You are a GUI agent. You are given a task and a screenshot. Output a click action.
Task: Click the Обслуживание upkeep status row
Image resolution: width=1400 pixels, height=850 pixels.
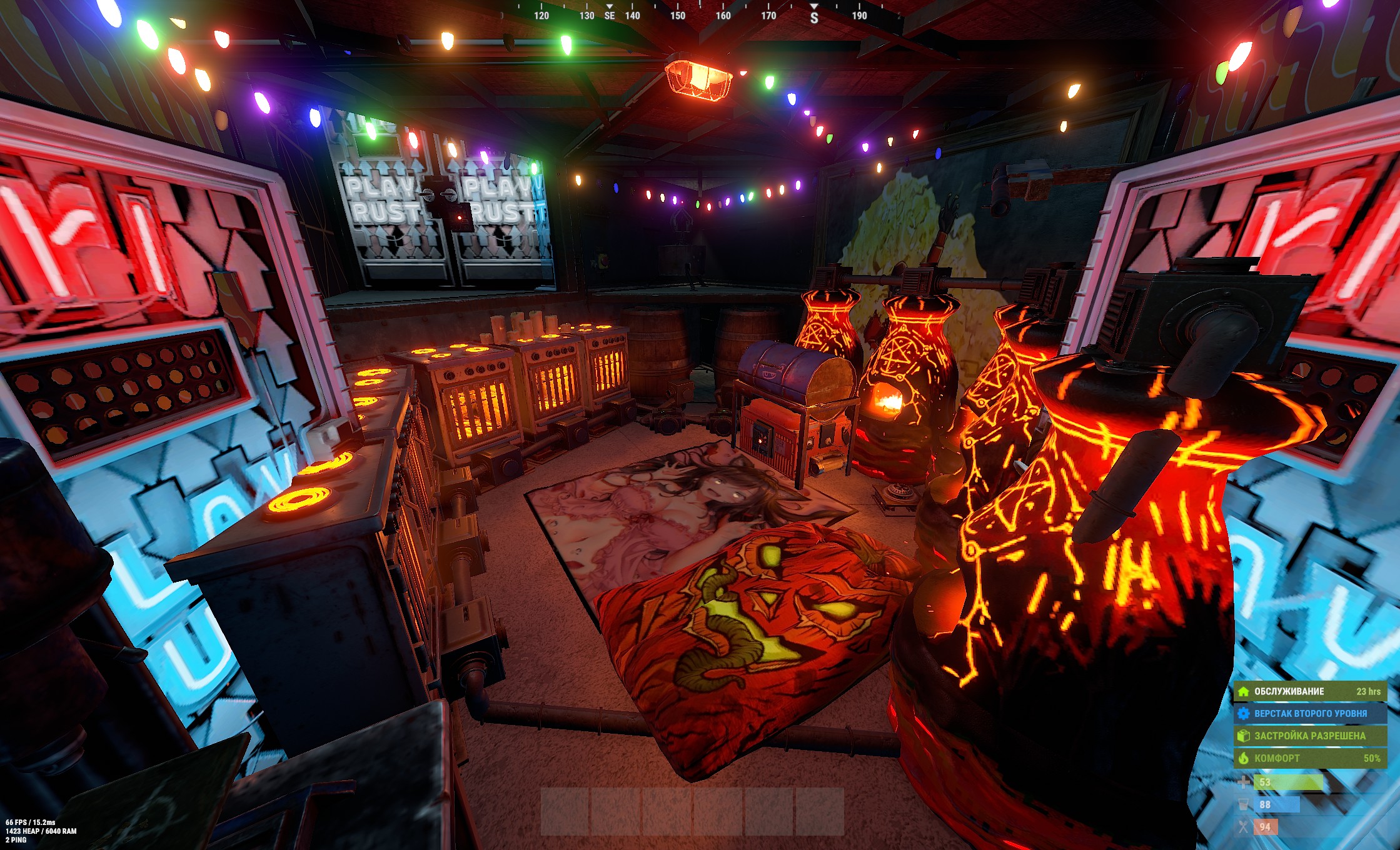pyautogui.click(x=1310, y=691)
